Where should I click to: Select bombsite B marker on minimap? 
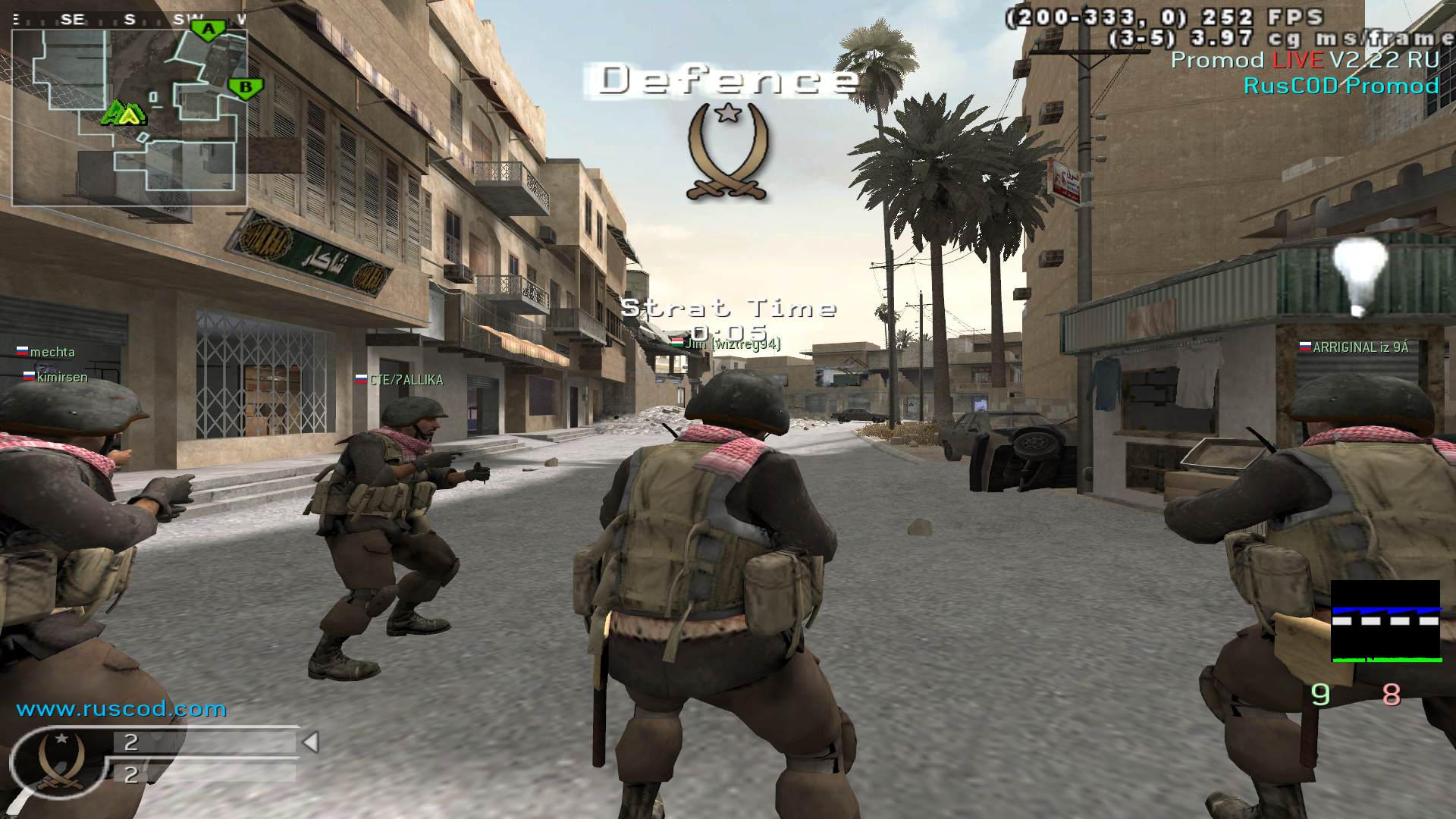pyautogui.click(x=245, y=88)
